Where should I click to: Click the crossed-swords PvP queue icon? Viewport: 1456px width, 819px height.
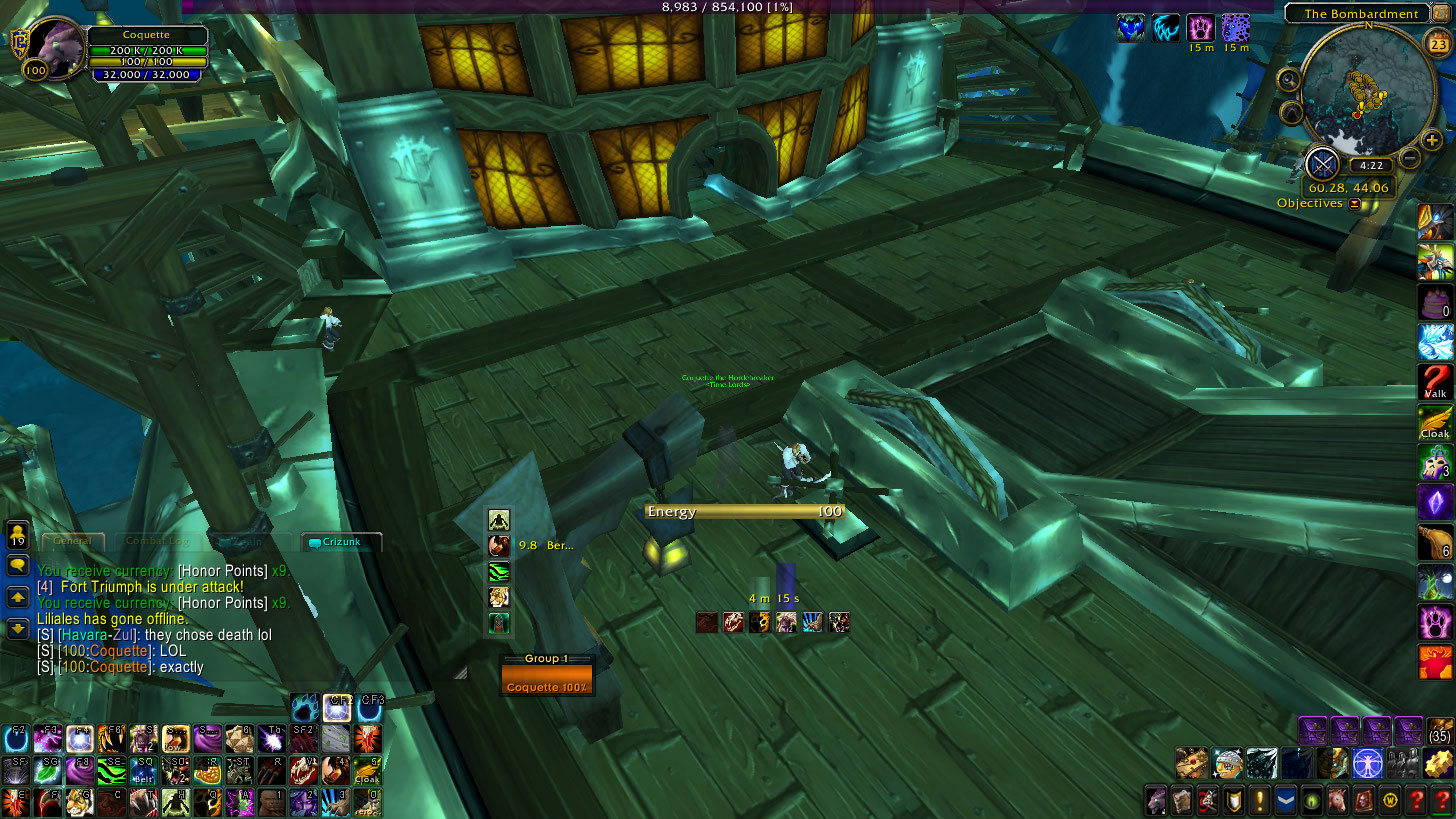(x=1323, y=163)
